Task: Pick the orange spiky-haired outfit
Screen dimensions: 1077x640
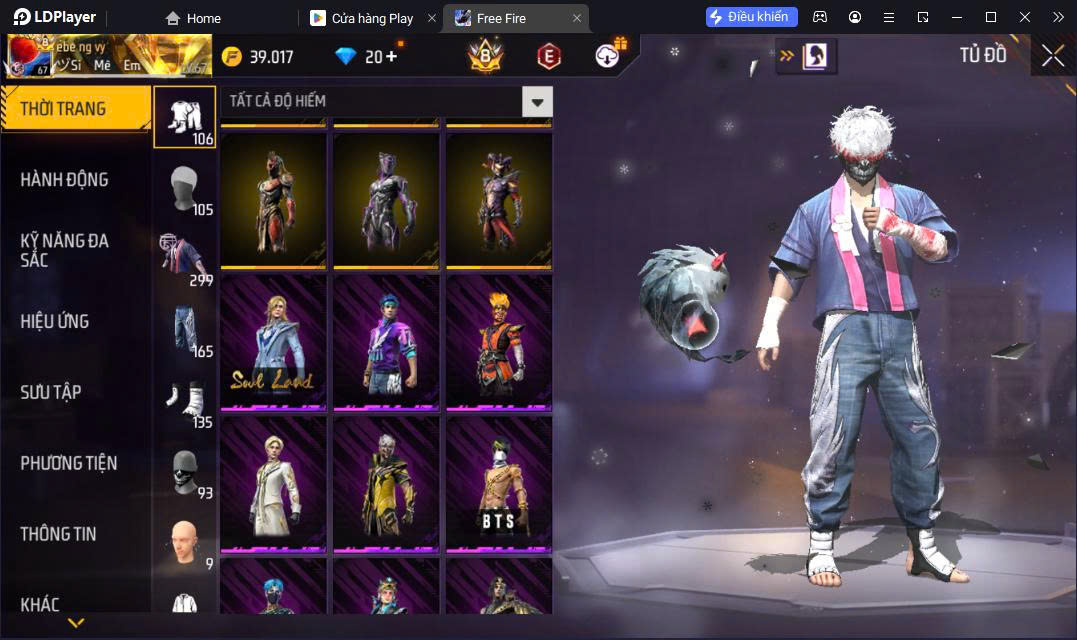Action: point(499,342)
